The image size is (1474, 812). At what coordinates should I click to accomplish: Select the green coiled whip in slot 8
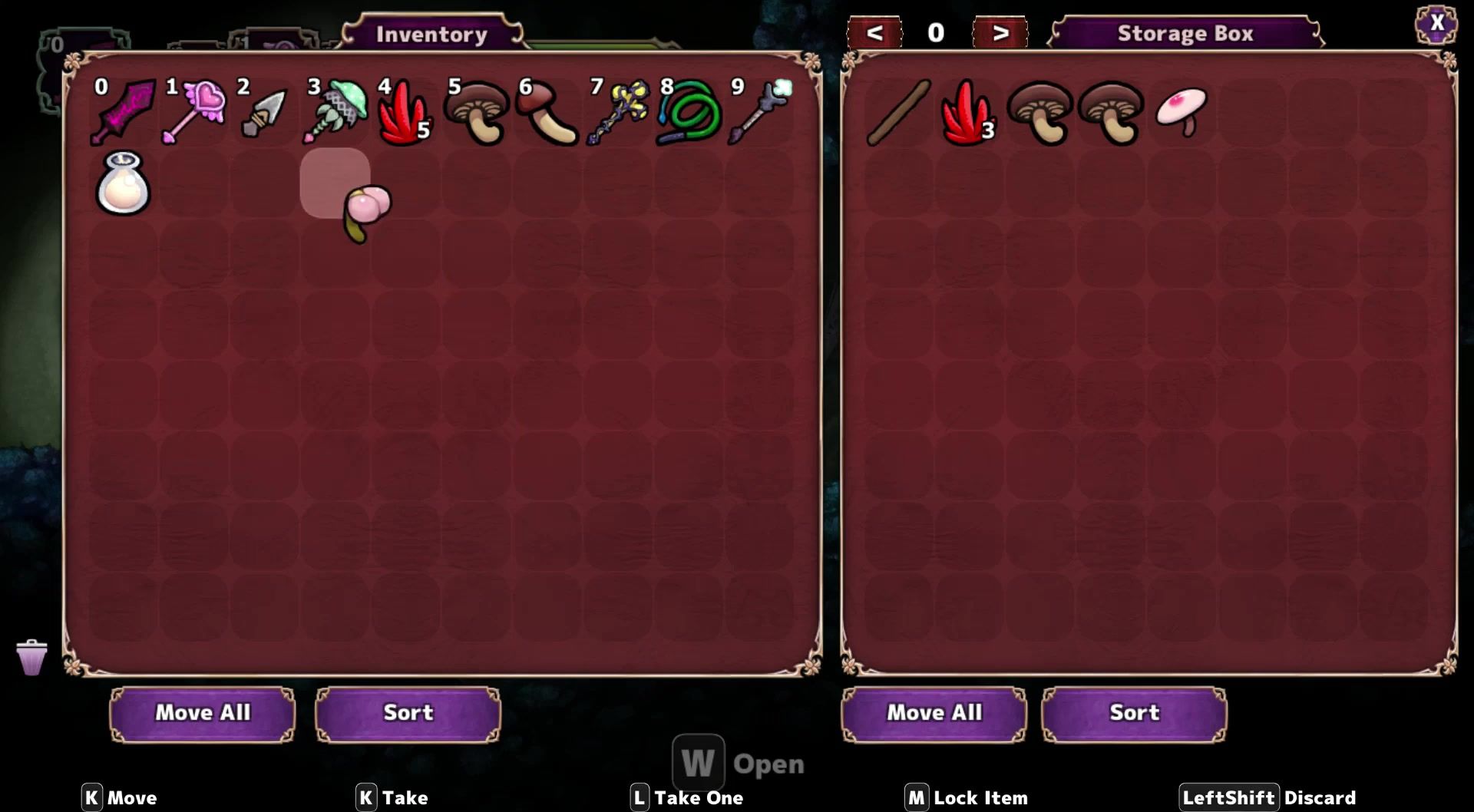[689, 114]
